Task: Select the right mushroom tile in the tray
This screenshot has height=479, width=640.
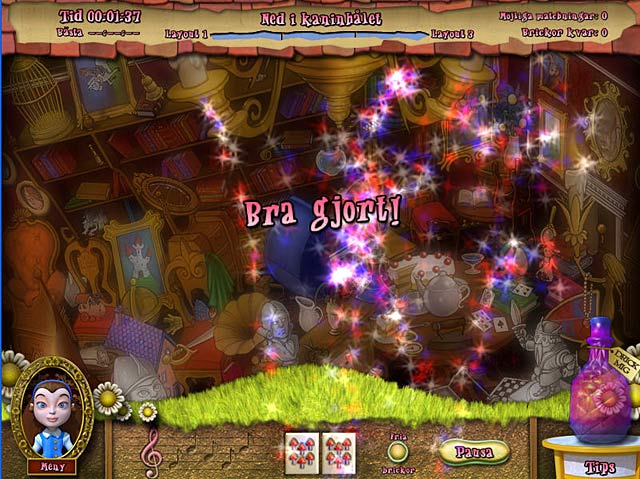Action: pyautogui.click(x=338, y=451)
